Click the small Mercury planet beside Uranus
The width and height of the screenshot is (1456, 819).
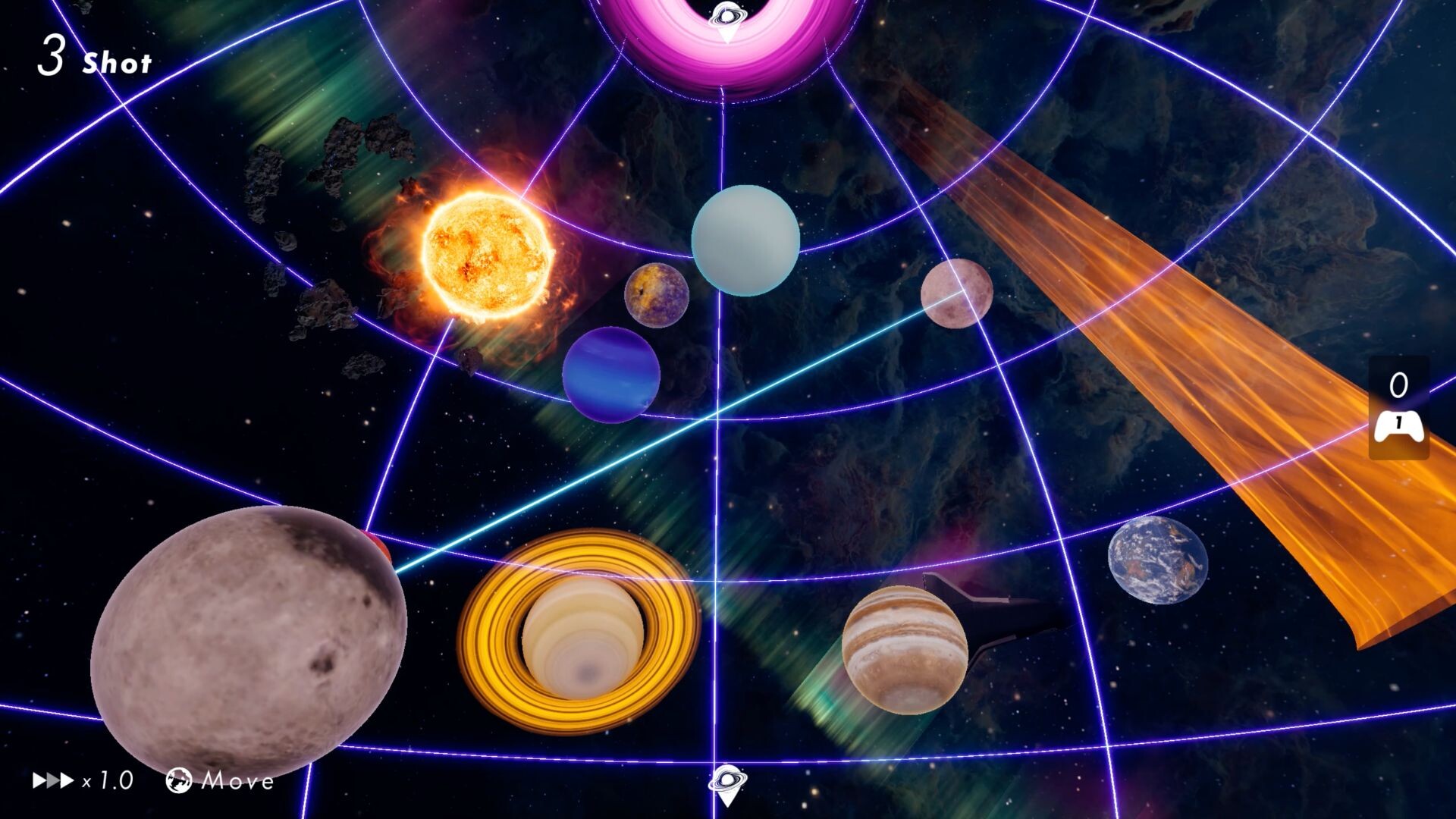tap(658, 296)
